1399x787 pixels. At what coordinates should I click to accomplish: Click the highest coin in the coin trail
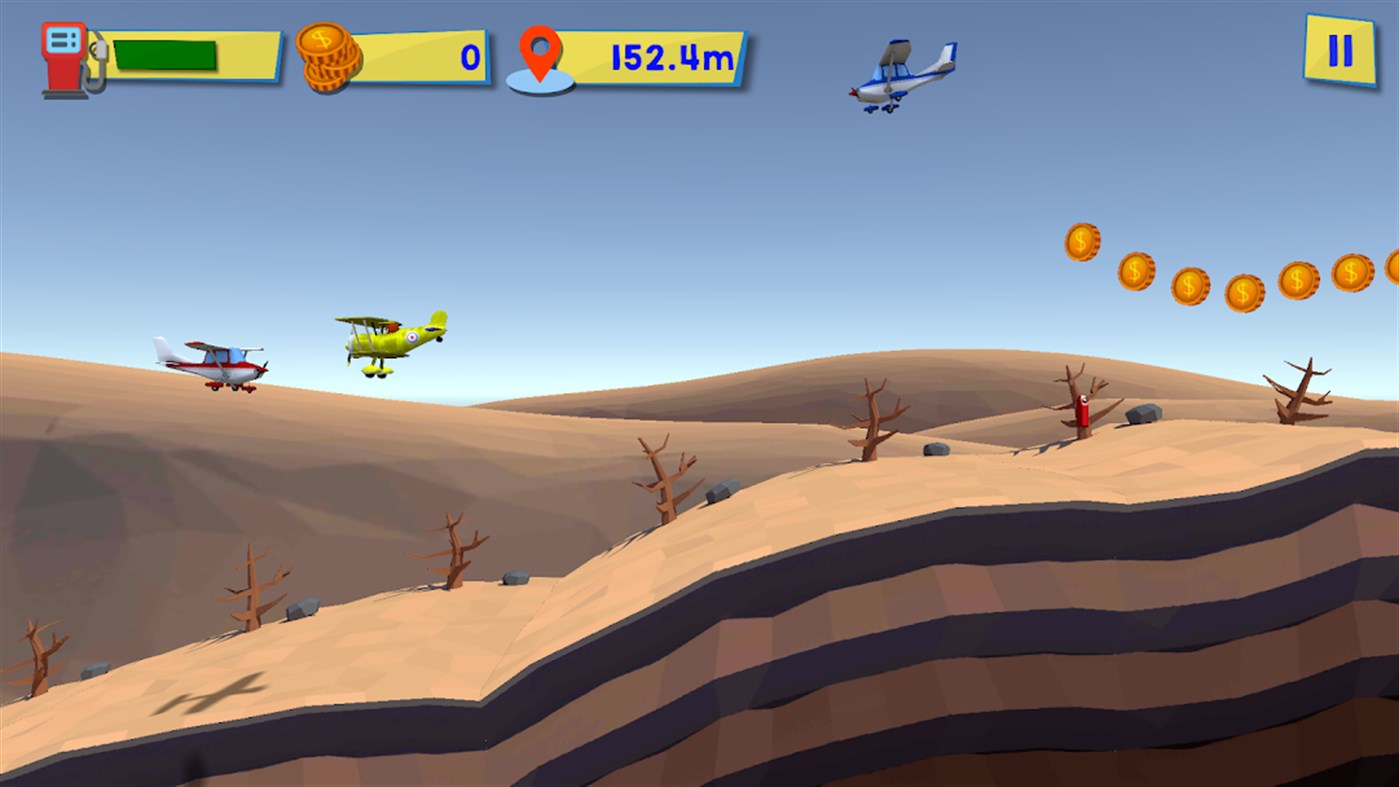(1083, 242)
